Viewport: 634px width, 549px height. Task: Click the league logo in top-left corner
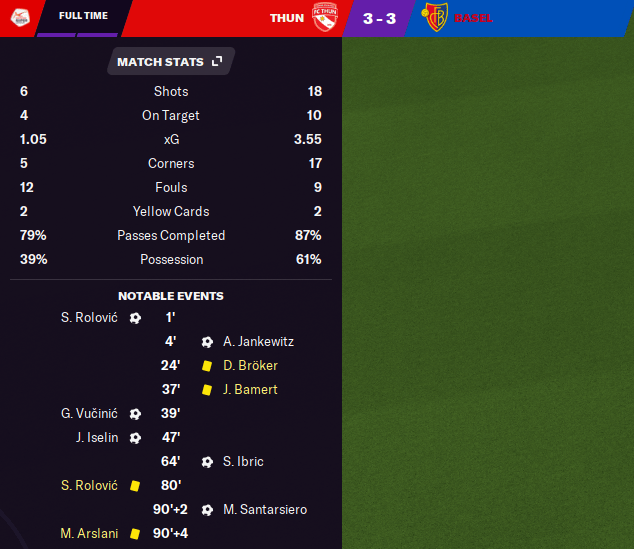18,17
